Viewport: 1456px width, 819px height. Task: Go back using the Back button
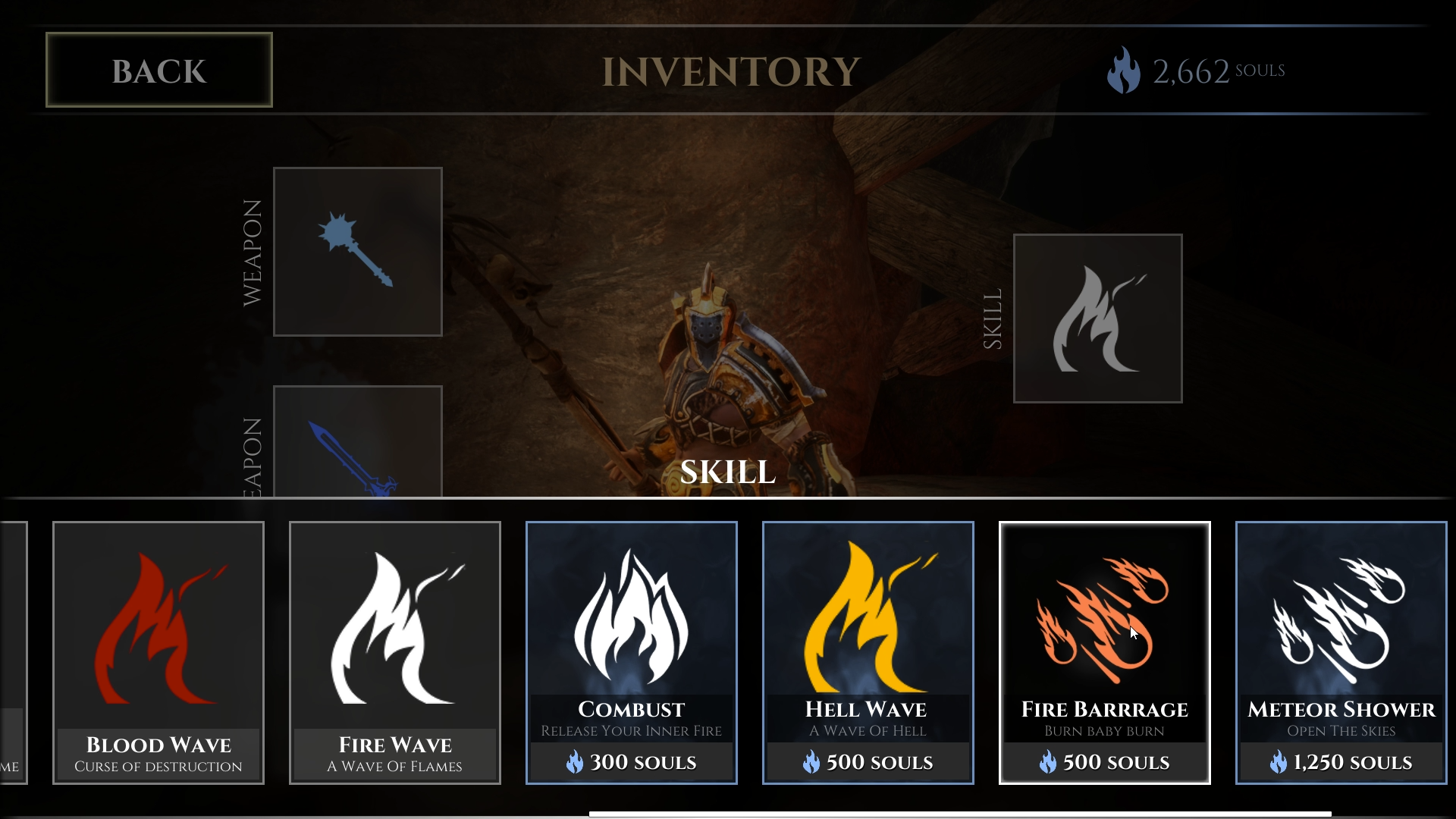pos(158,70)
